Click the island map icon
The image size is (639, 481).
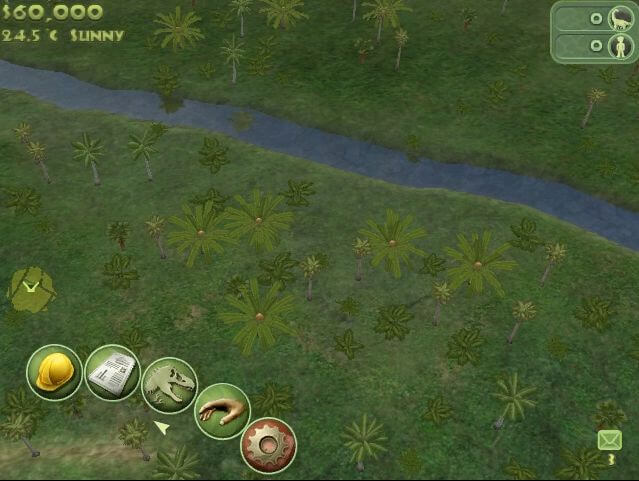pyautogui.click(x=31, y=288)
